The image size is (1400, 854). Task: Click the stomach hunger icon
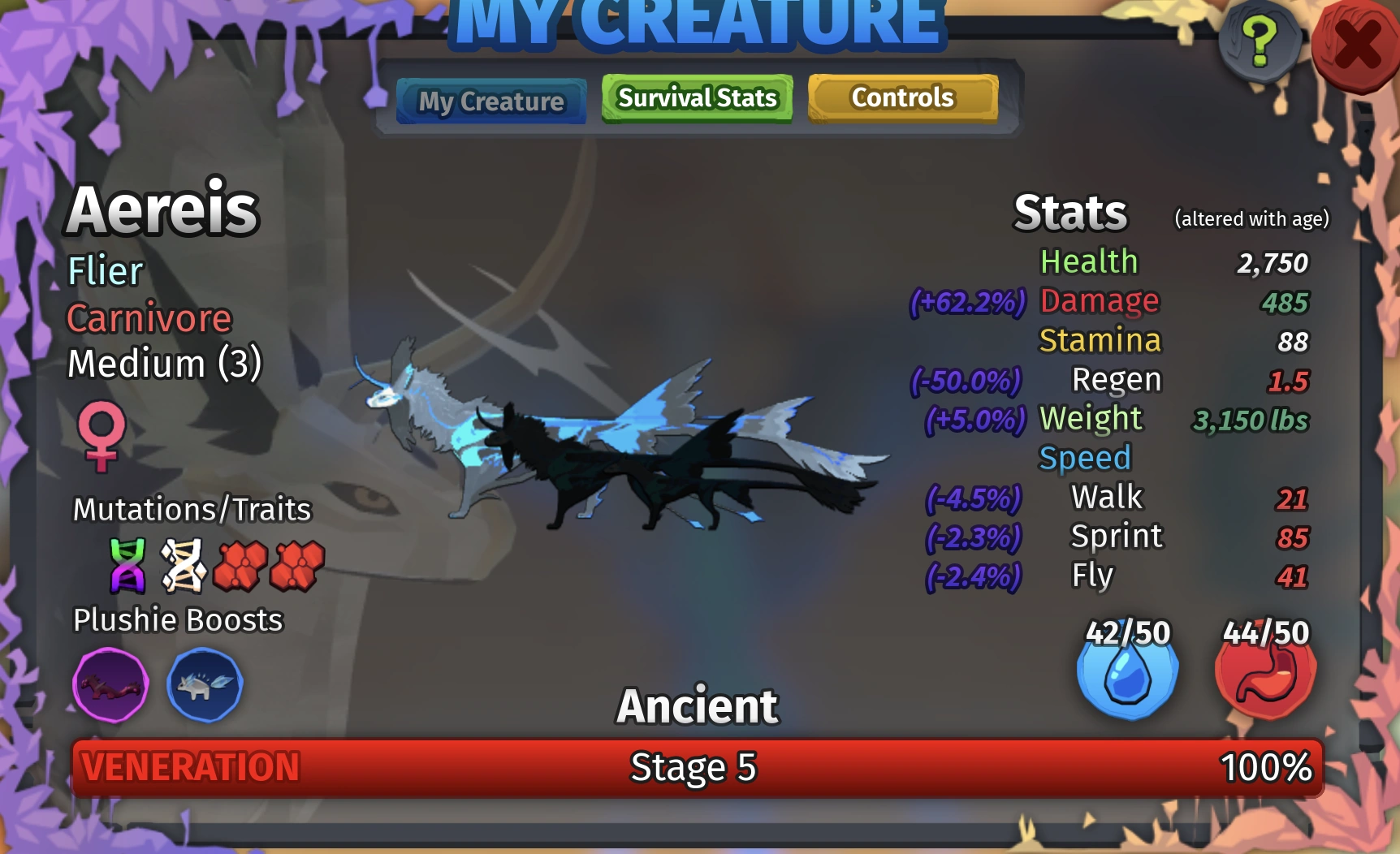[x=1265, y=675]
